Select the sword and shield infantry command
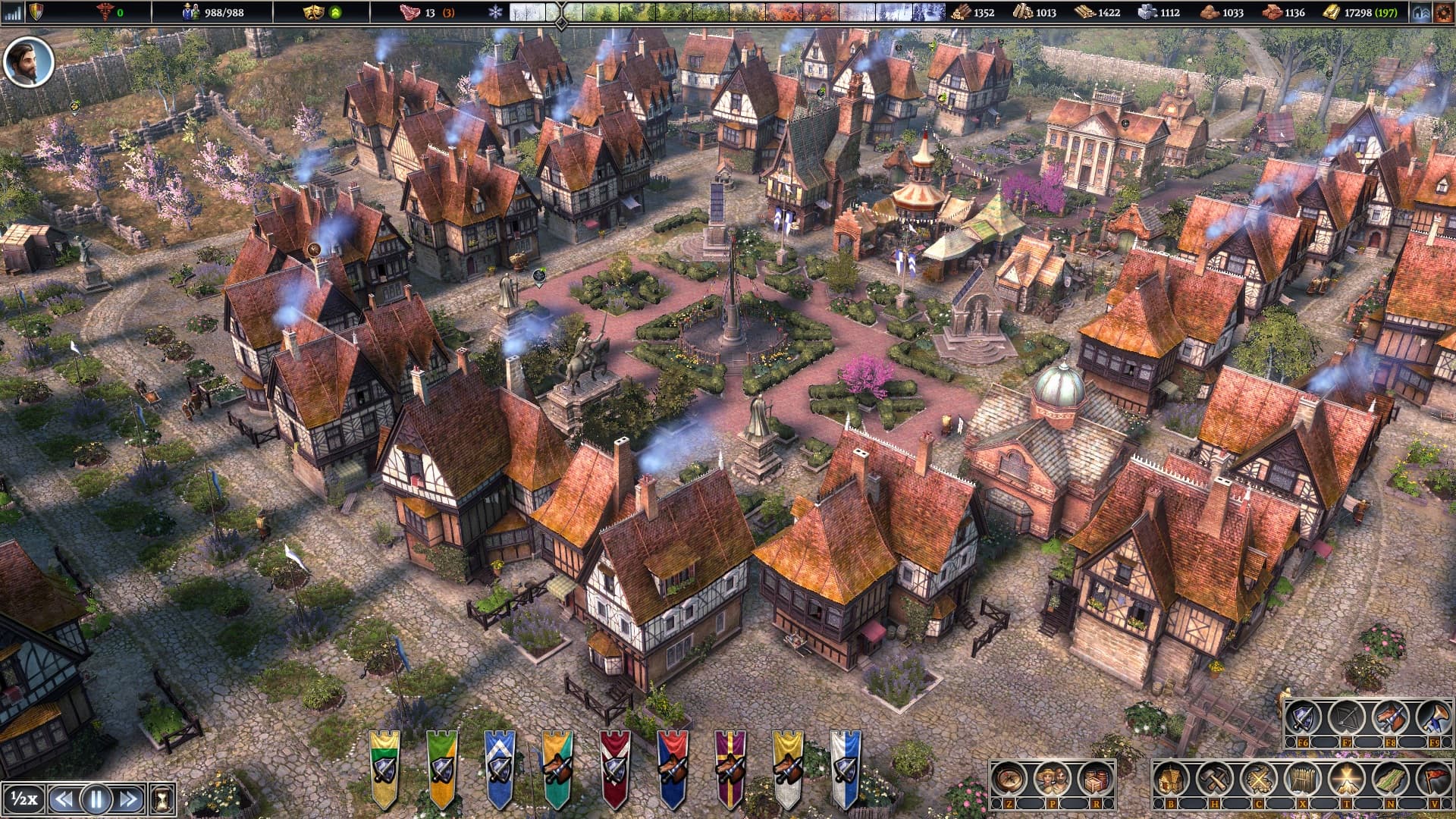The height and width of the screenshot is (819, 1456). click(x=1303, y=717)
